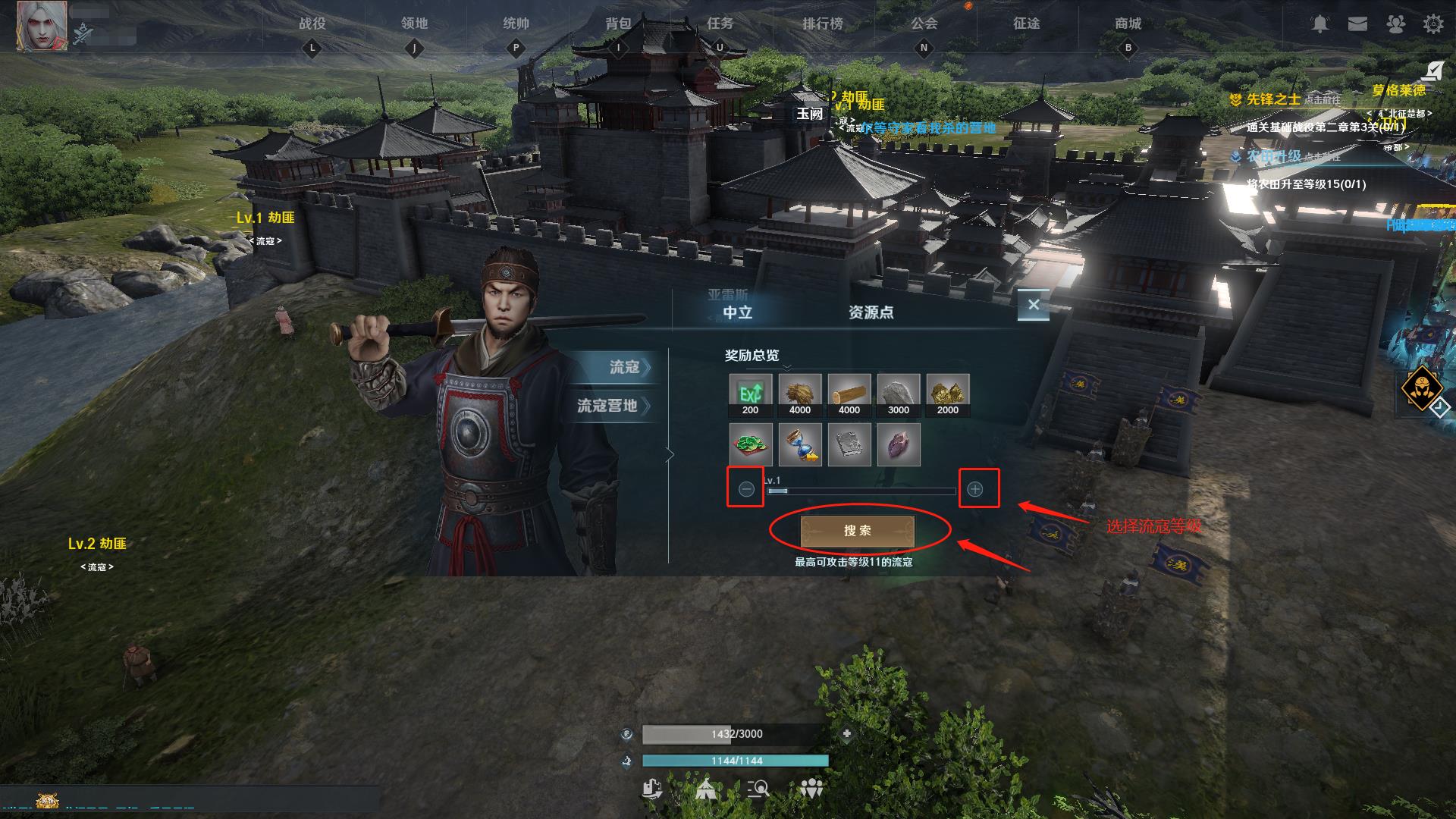Go to the 商城 shop
Image resolution: width=1456 pixels, height=819 pixels.
point(1128,24)
